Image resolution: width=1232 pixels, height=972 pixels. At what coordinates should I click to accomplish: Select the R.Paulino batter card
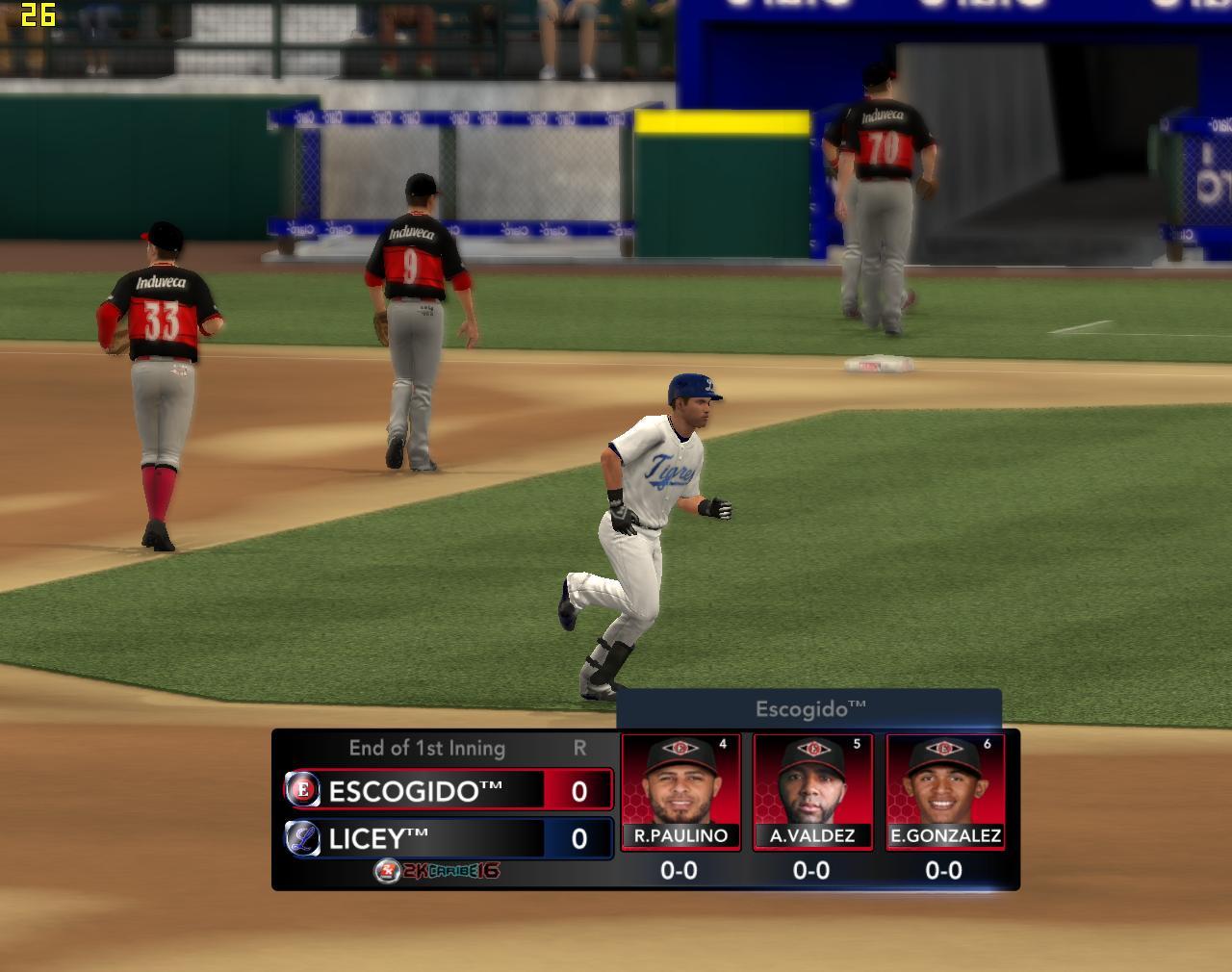point(680,791)
